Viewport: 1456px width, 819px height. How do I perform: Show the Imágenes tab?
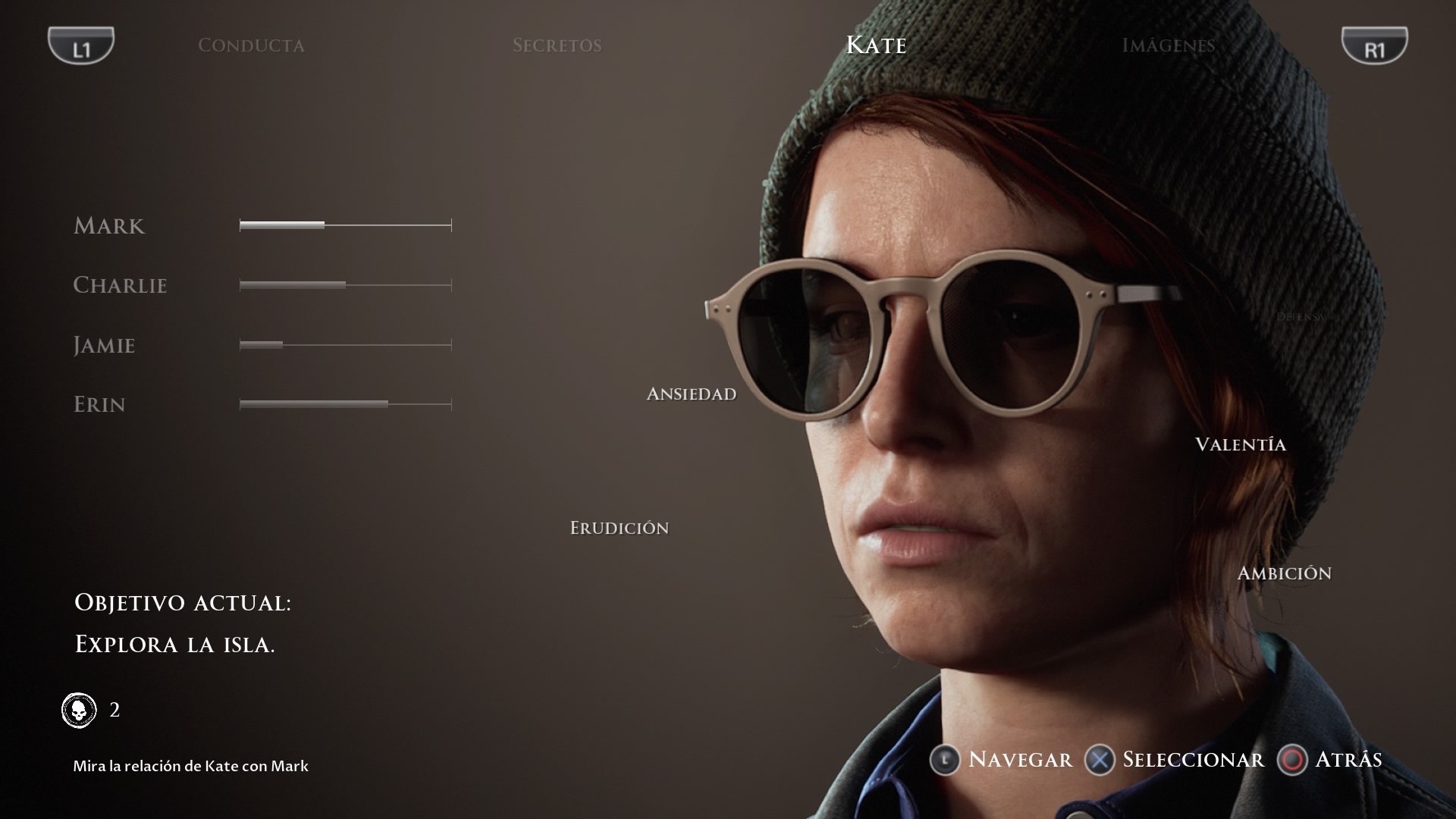(x=1168, y=45)
